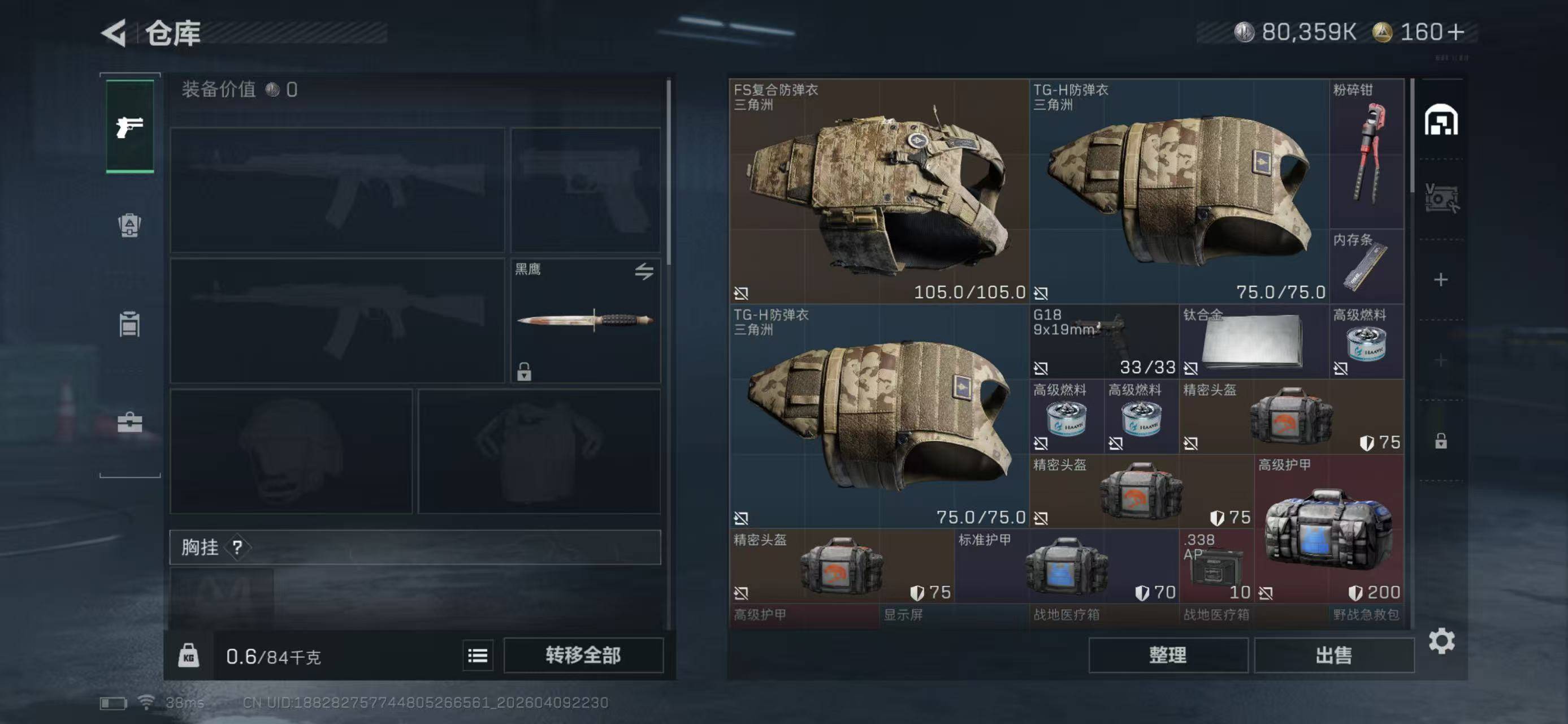Switch to the backpack tab
This screenshot has width=1568, height=724.
tap(129, 225)
